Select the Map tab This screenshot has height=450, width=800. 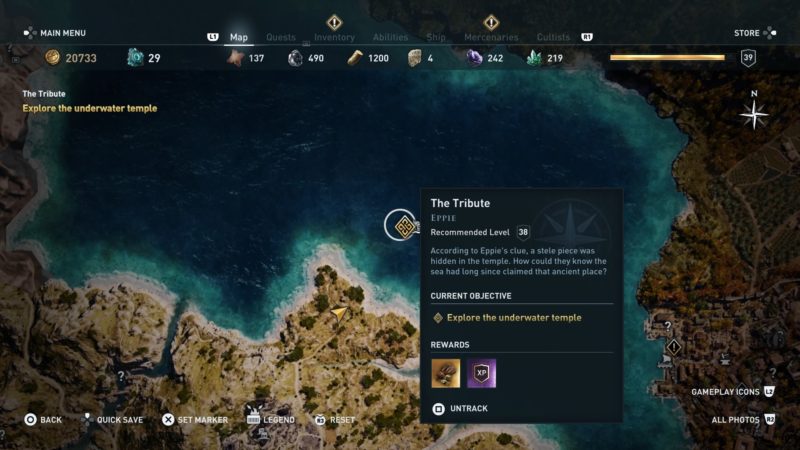pos(239,38)
